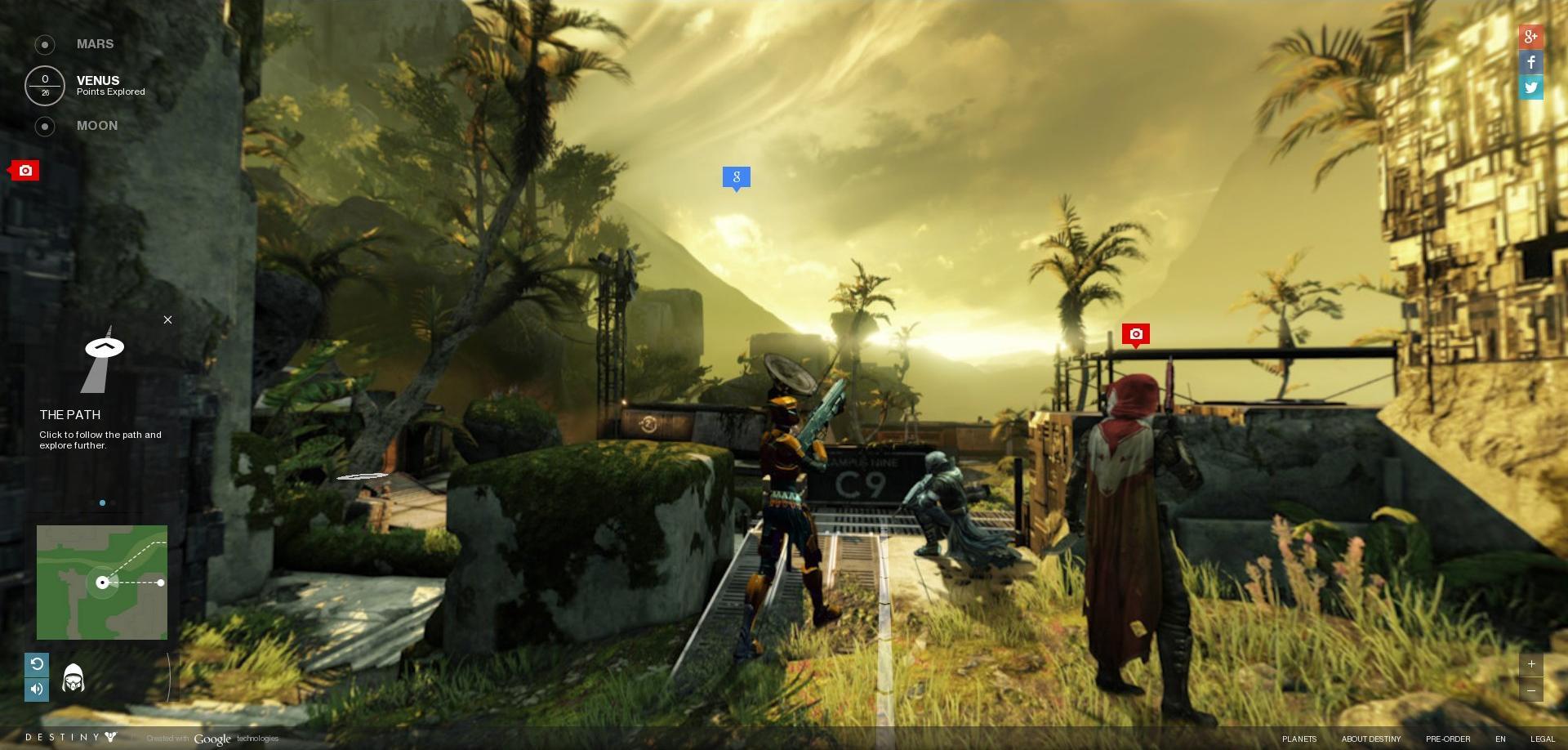Open About Destiny in the footer

[1370, 739]
